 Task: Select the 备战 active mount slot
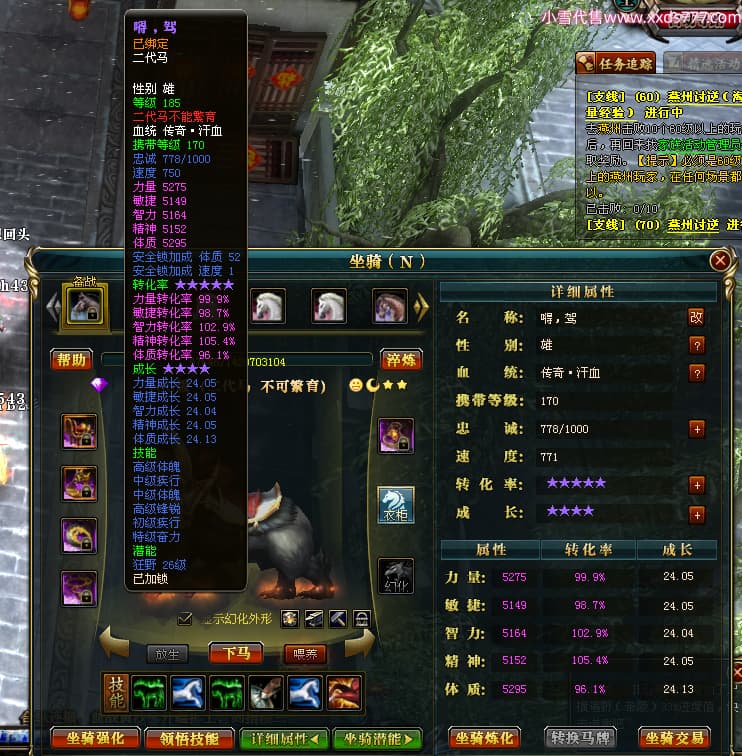click(82, 305)
